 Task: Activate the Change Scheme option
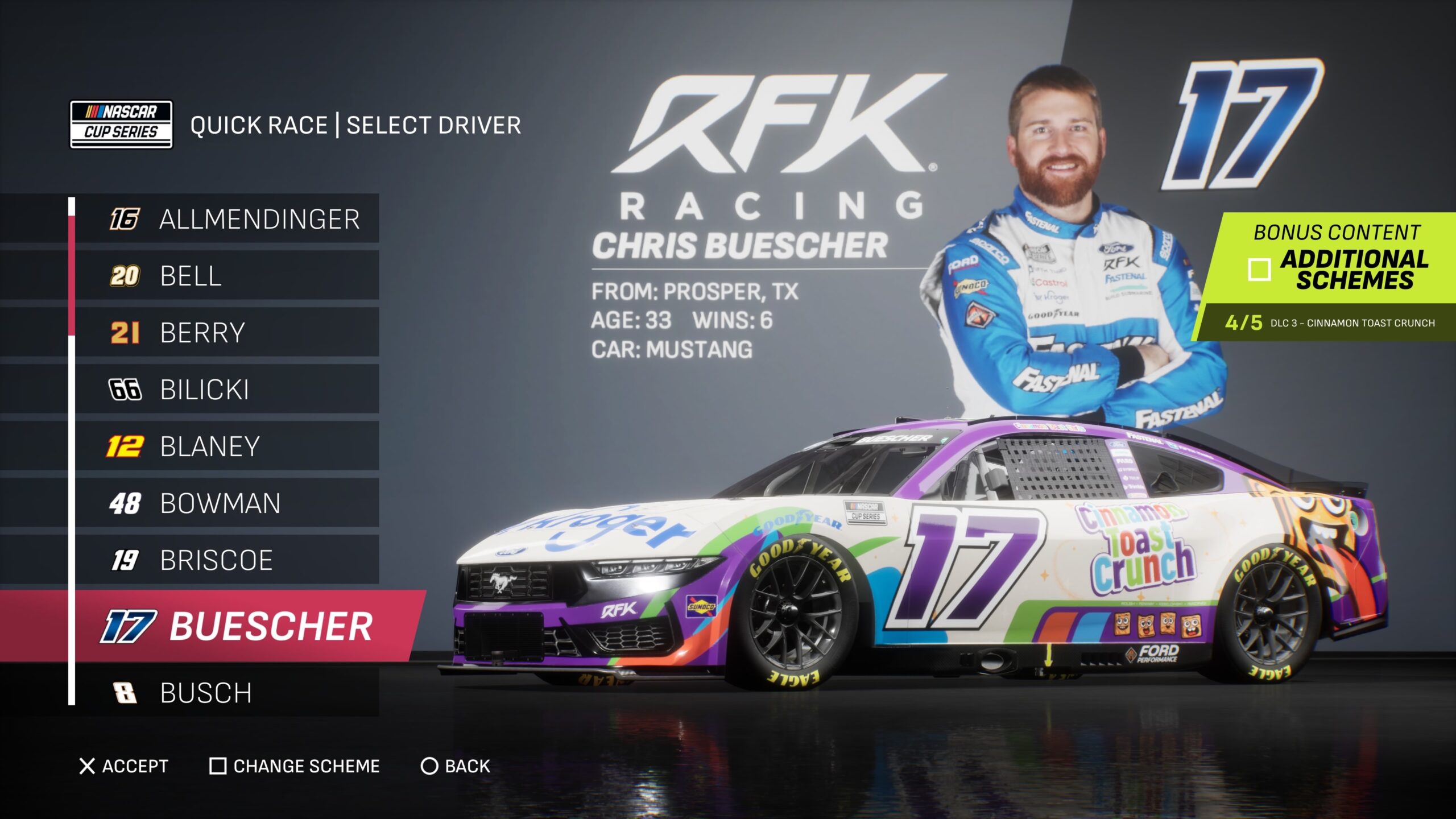tap(295, 766)
